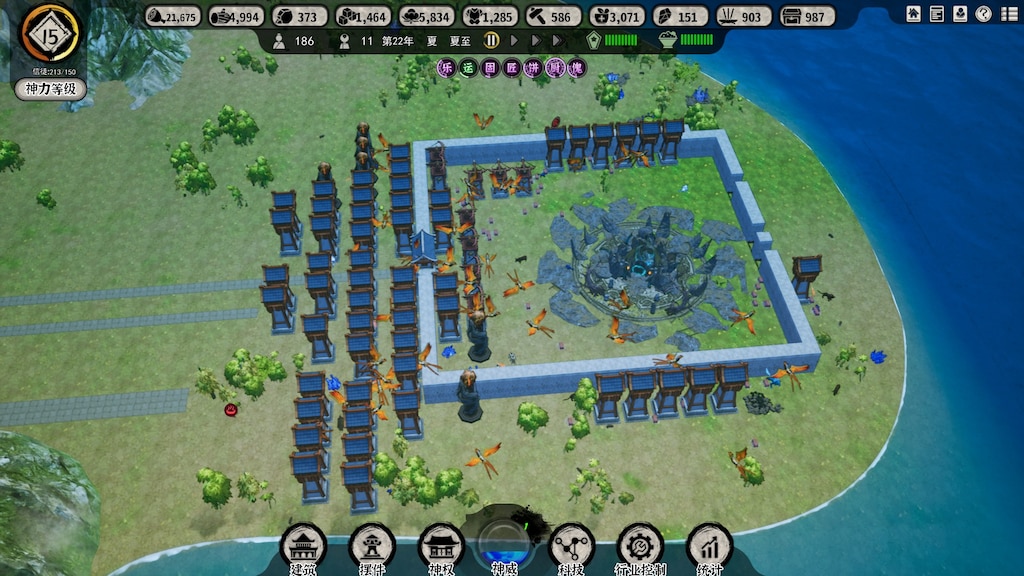Open the help question mark icon

(983, 14)
